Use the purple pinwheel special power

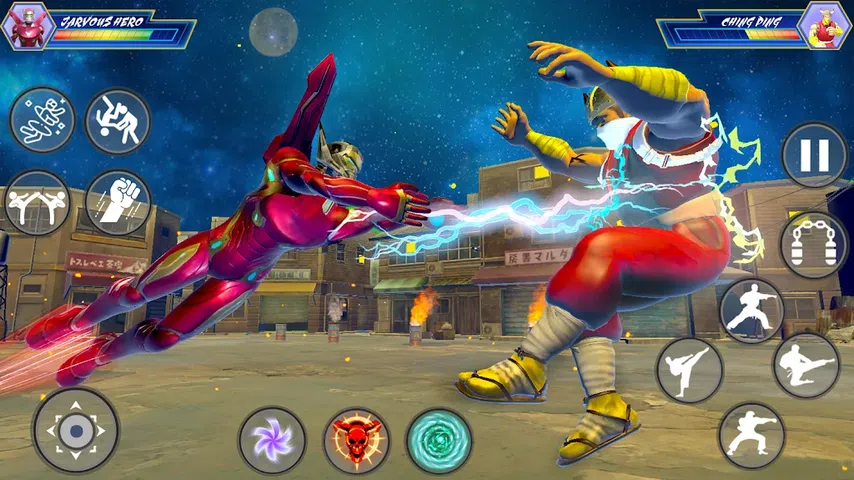[x=271, y=440]
